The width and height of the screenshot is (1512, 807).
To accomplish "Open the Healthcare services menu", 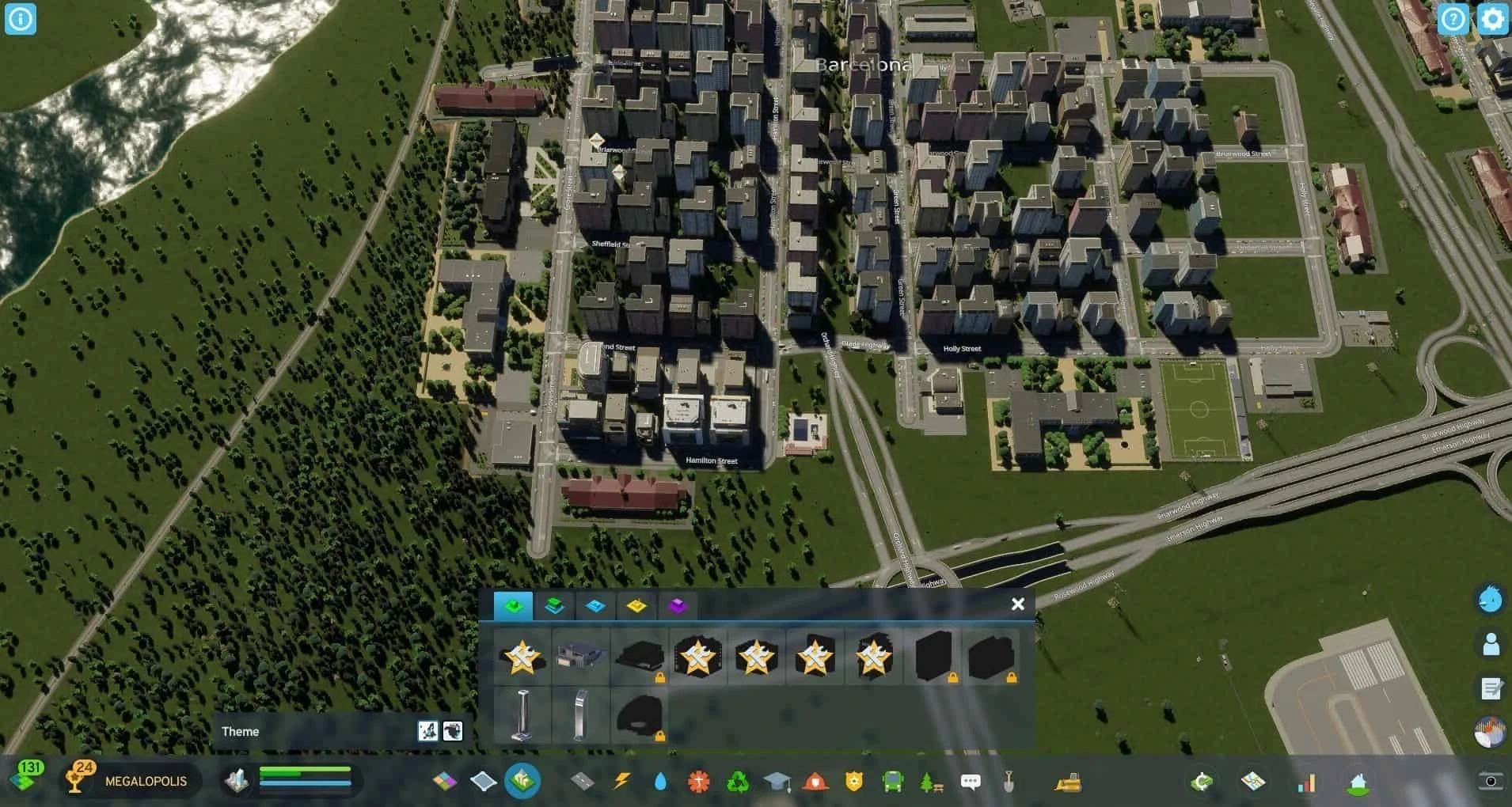I will click(699, 782).
